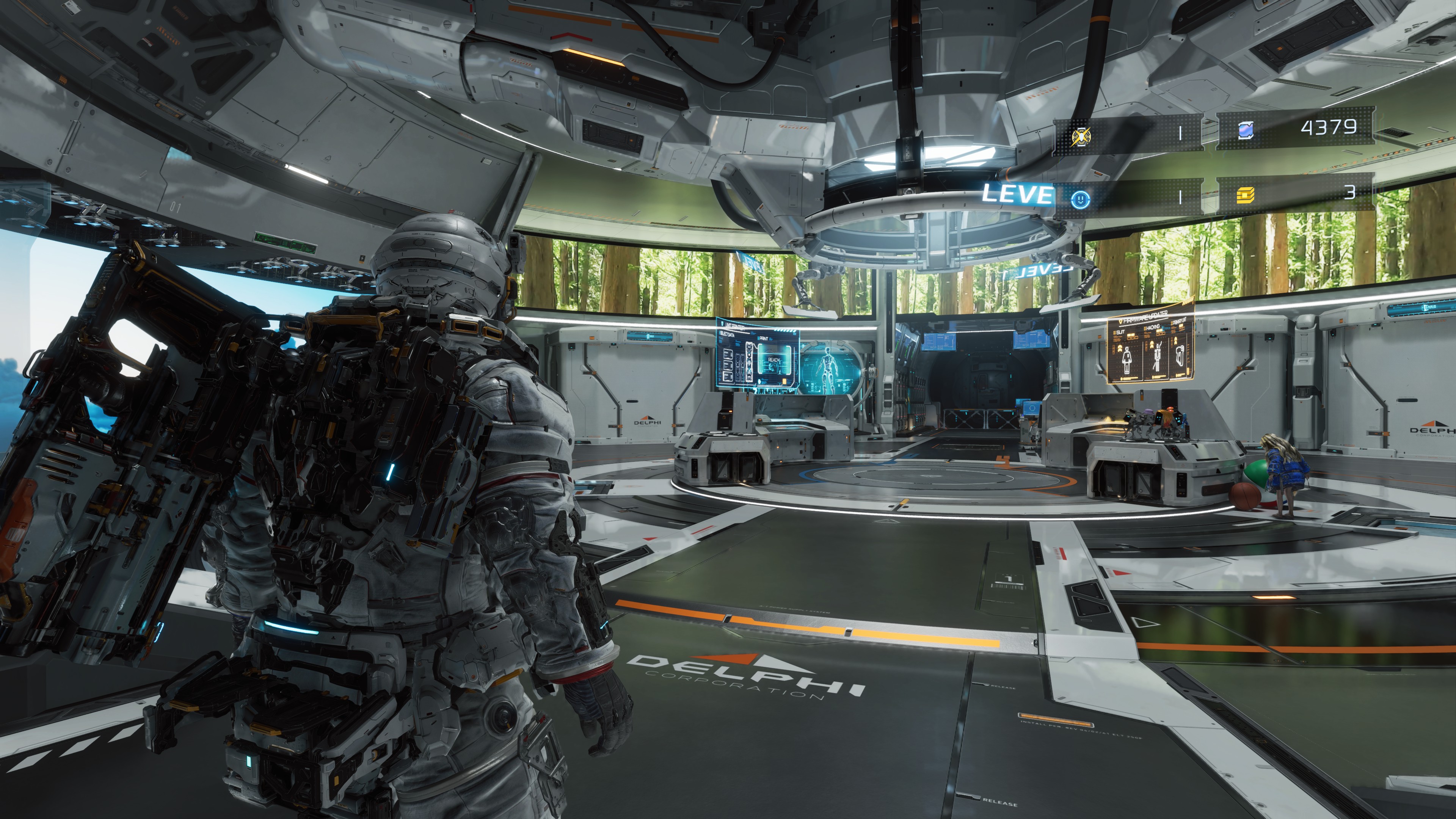The width and height of the screenshot is (1456, 819).
Task: Toggle the READY indicator on the Live Printer
Action: (x=774, y=361)
